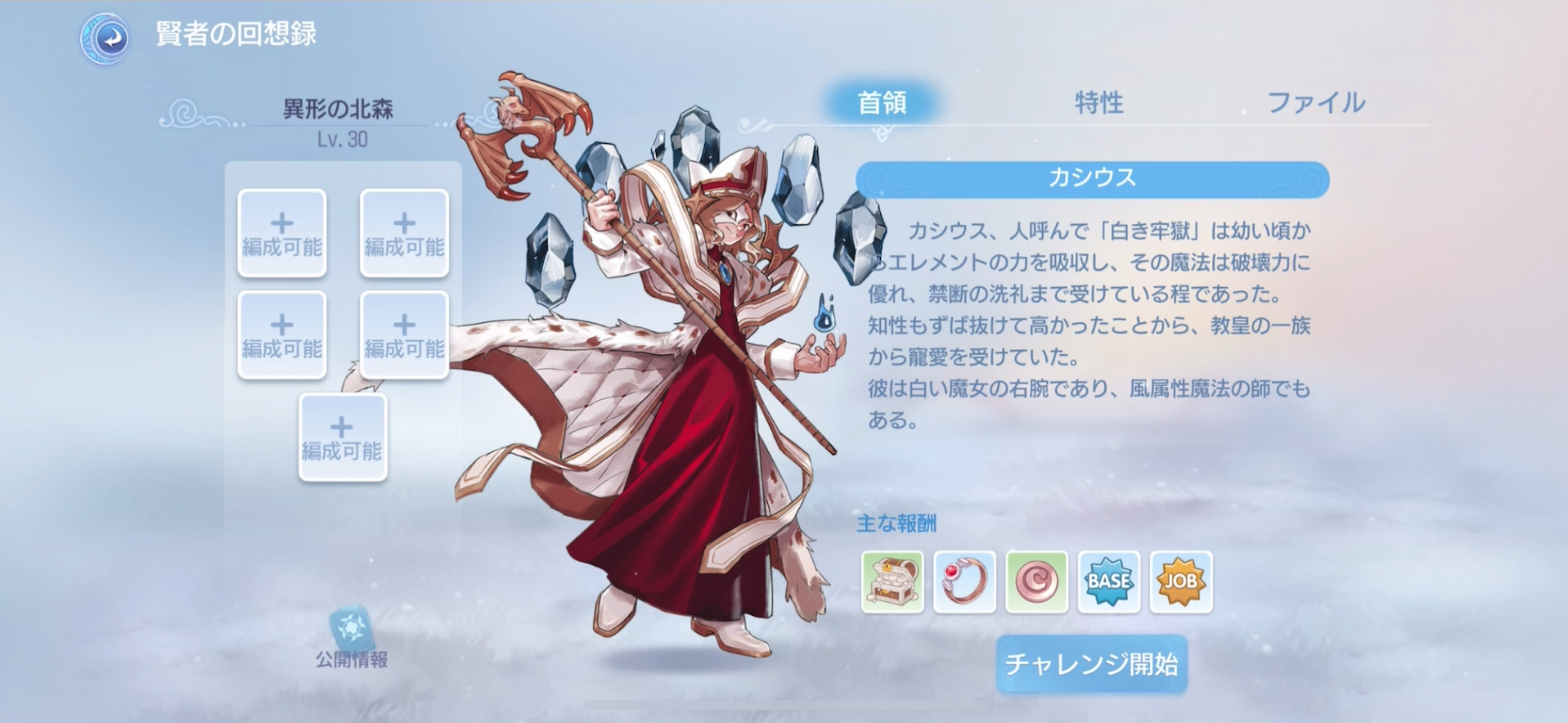
Task: Click the middle-right 編成可能 slot
Action: 404,335
